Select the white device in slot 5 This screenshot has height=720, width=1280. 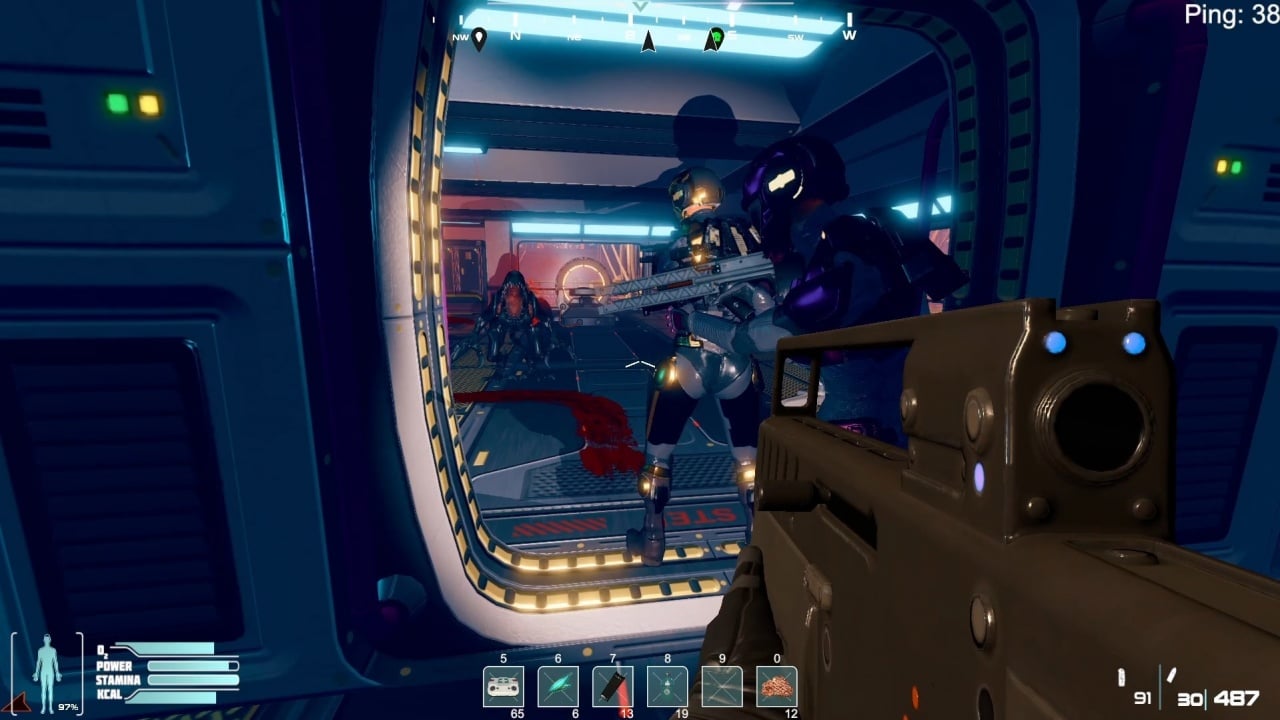tap(503, 686)
